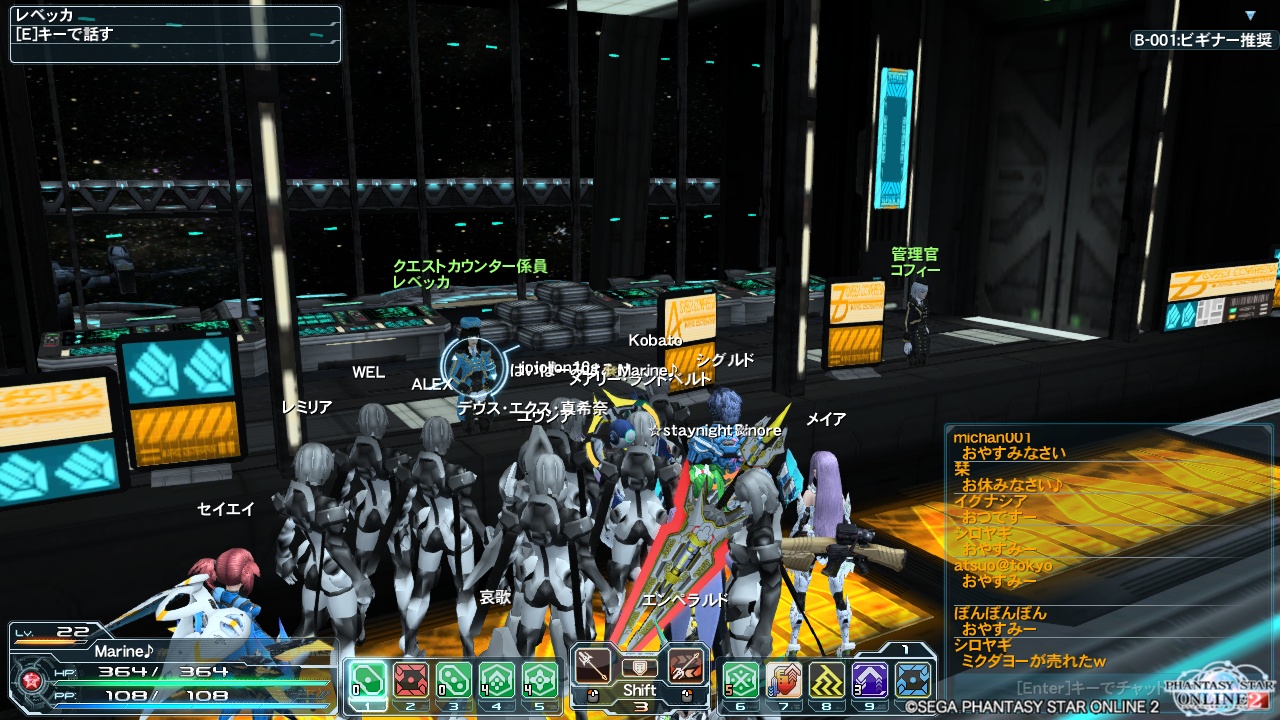Viewport: 1280px width, 720px height.
Task: Use the red square item in slot 2
Action: 411,680
